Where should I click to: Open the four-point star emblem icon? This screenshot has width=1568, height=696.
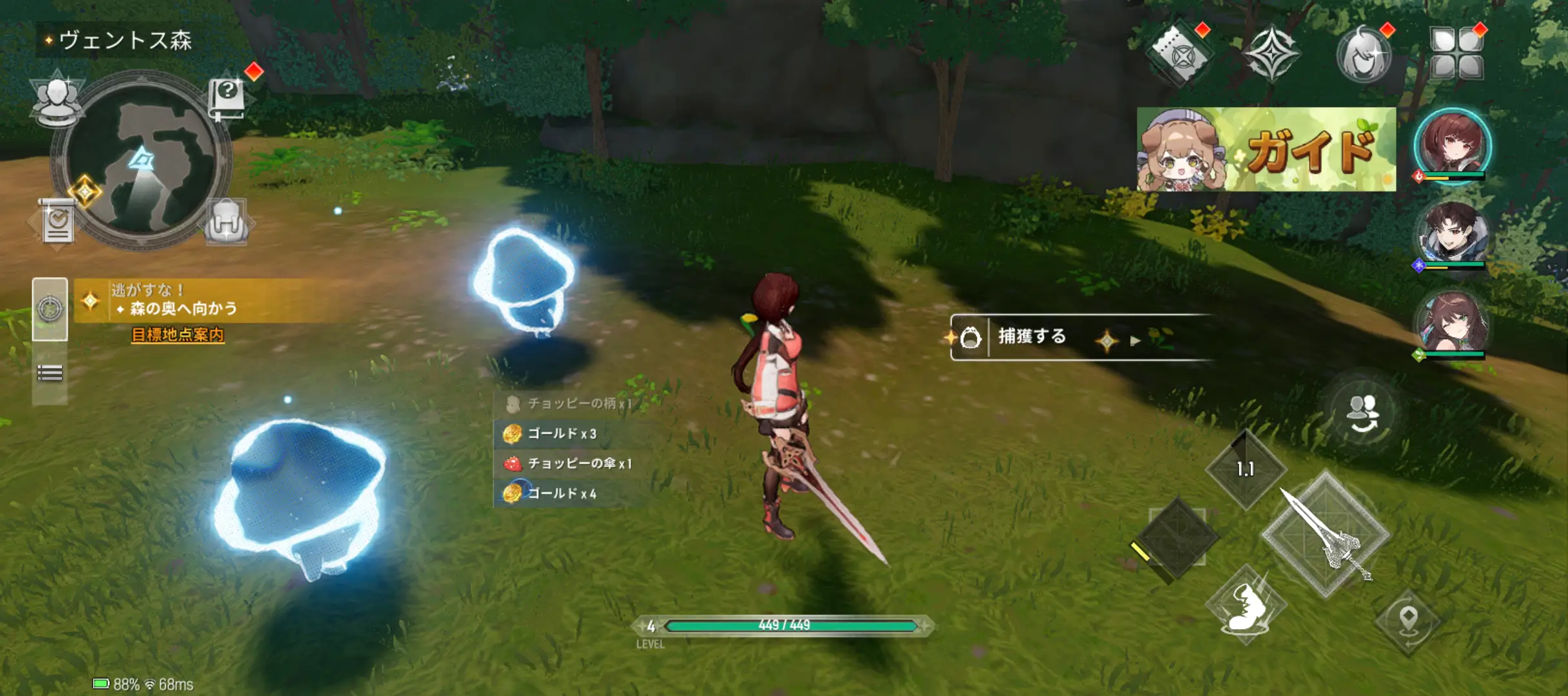click(x=1270, y=55)
